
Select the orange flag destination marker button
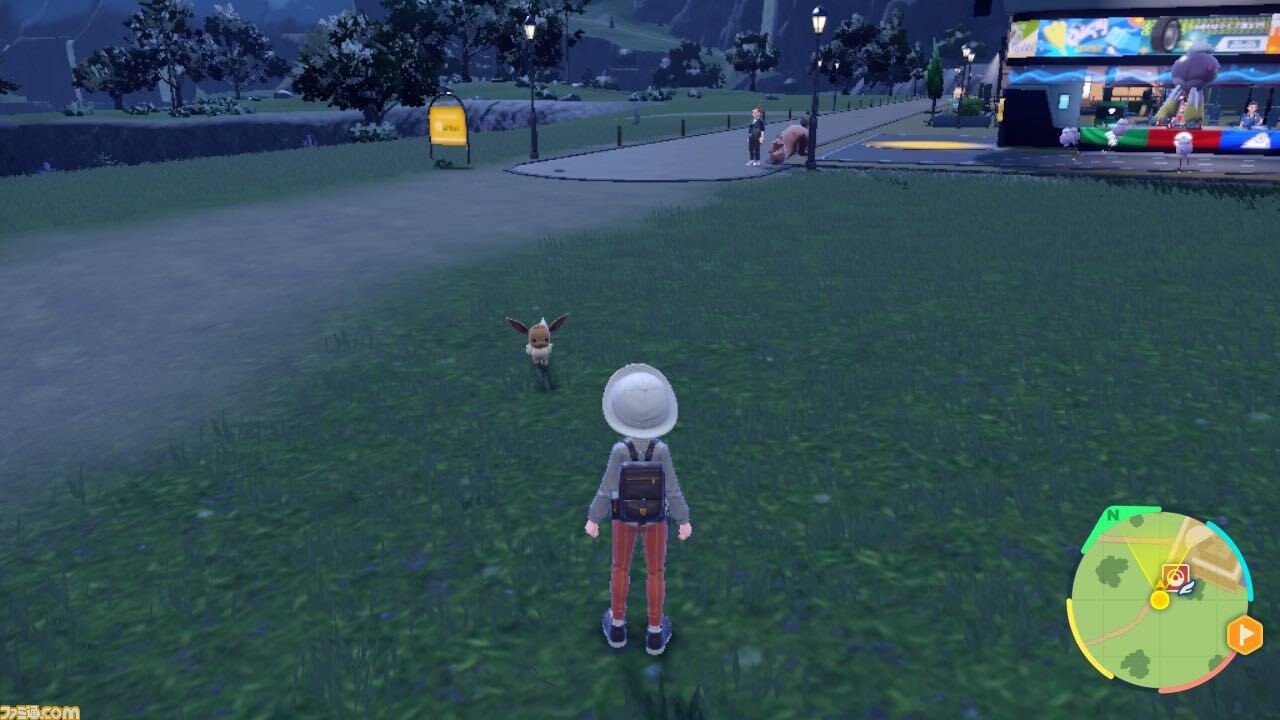click(x=1243, y=632)
